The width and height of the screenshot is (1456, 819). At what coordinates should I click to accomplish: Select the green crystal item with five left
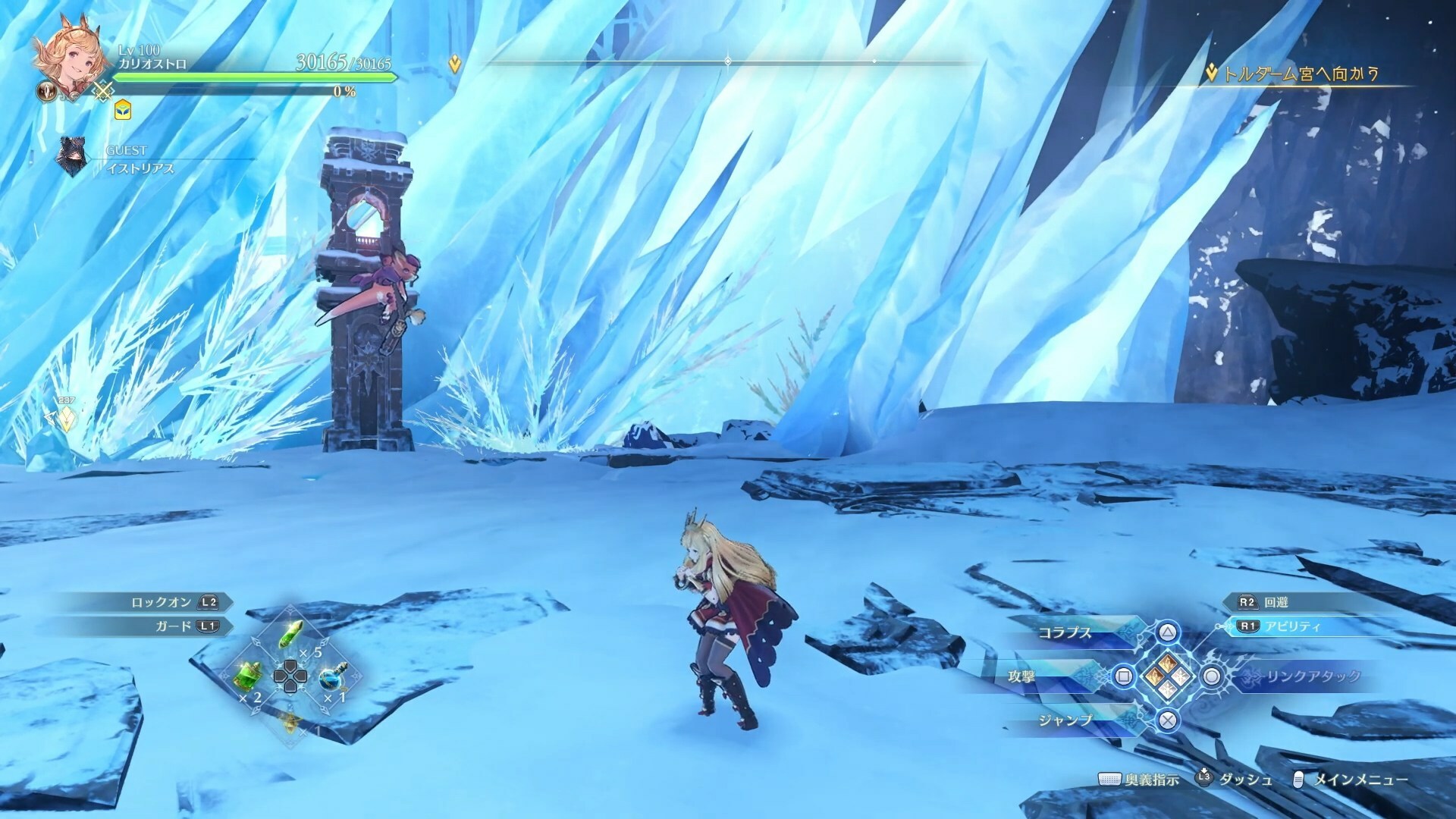point(293,635)
